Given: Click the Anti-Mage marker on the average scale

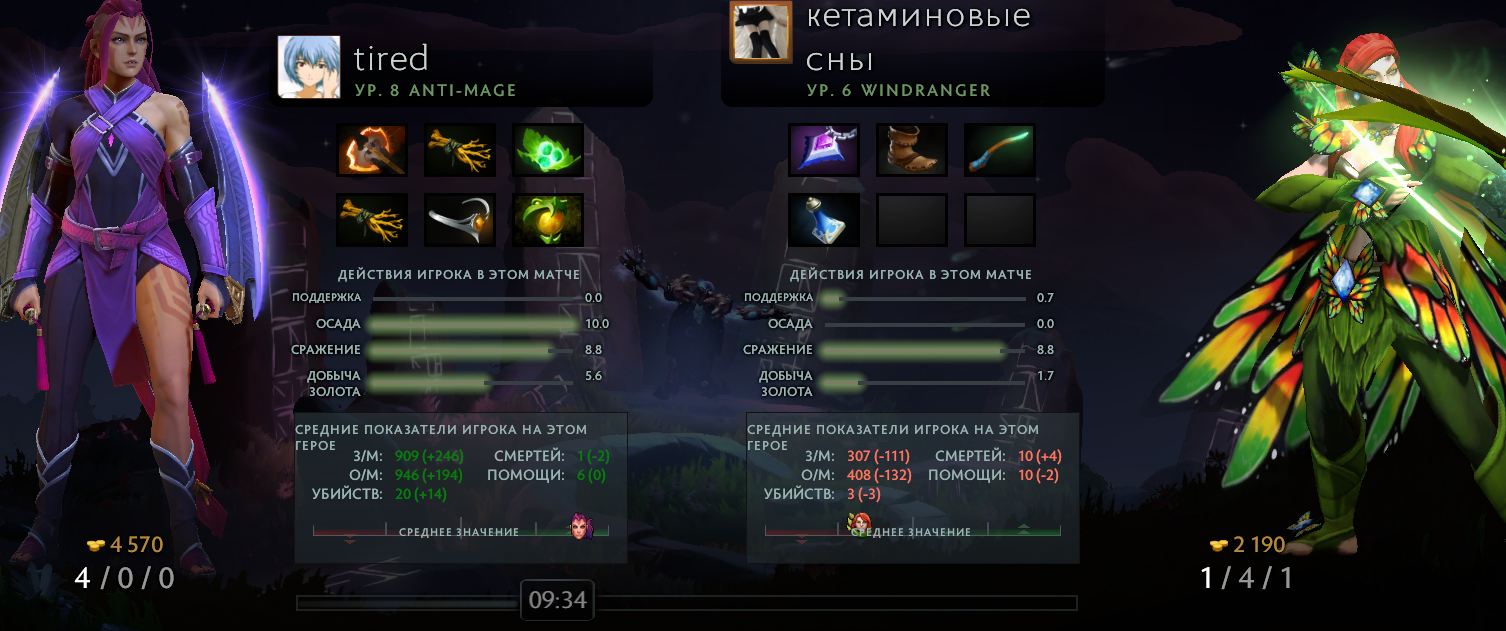Looking at the screenshot, I should point(582,527).
